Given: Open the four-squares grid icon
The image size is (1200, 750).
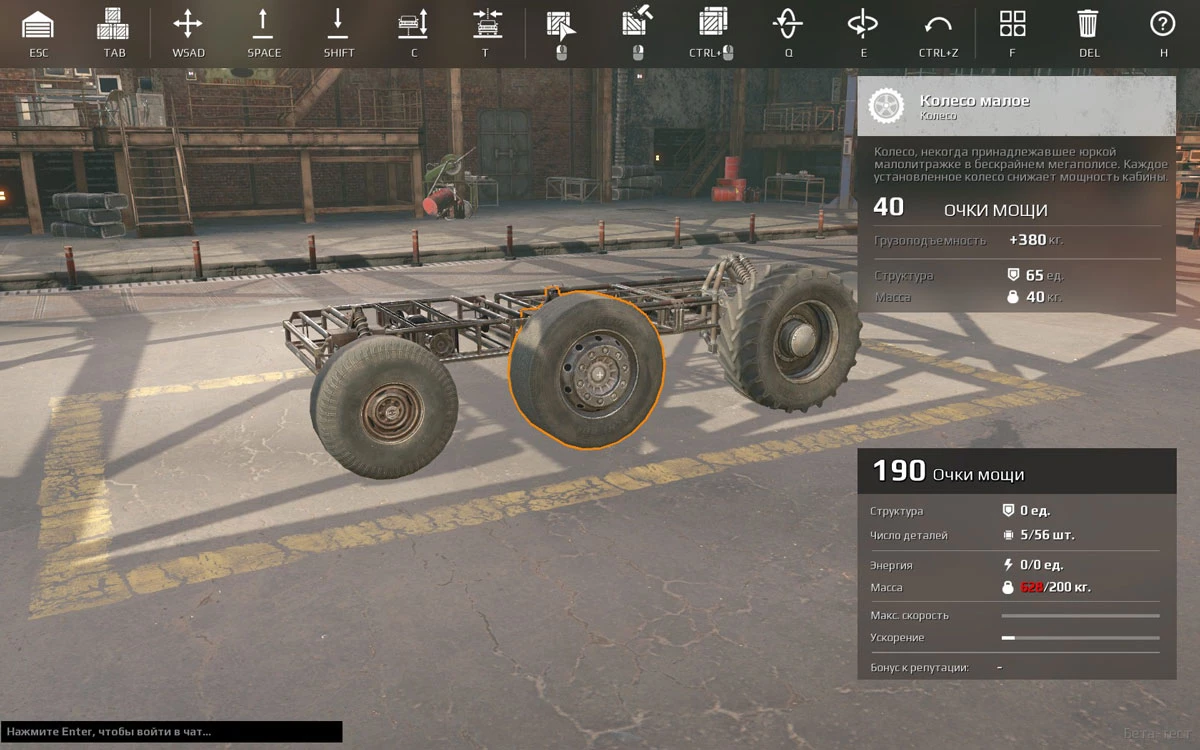Looking at the screenshot, I should tap(1012, 24).
